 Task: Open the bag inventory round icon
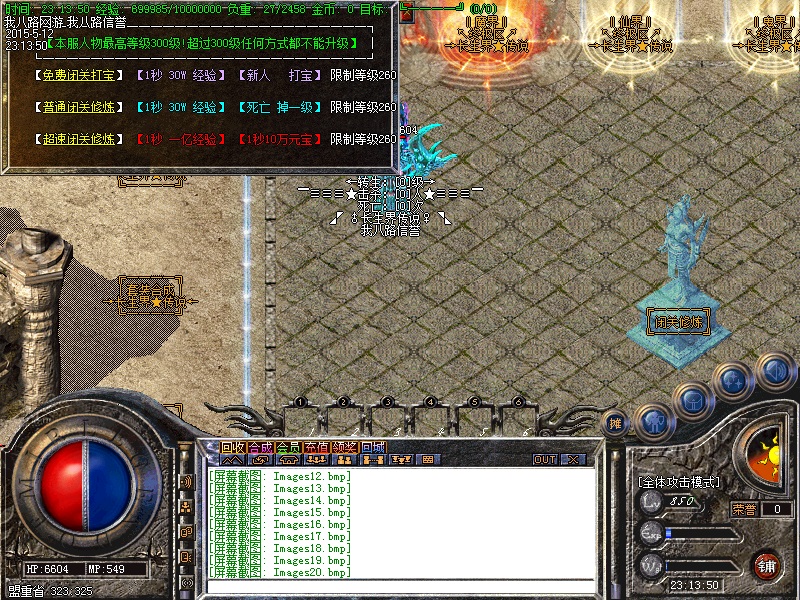[x=692, y=400]
